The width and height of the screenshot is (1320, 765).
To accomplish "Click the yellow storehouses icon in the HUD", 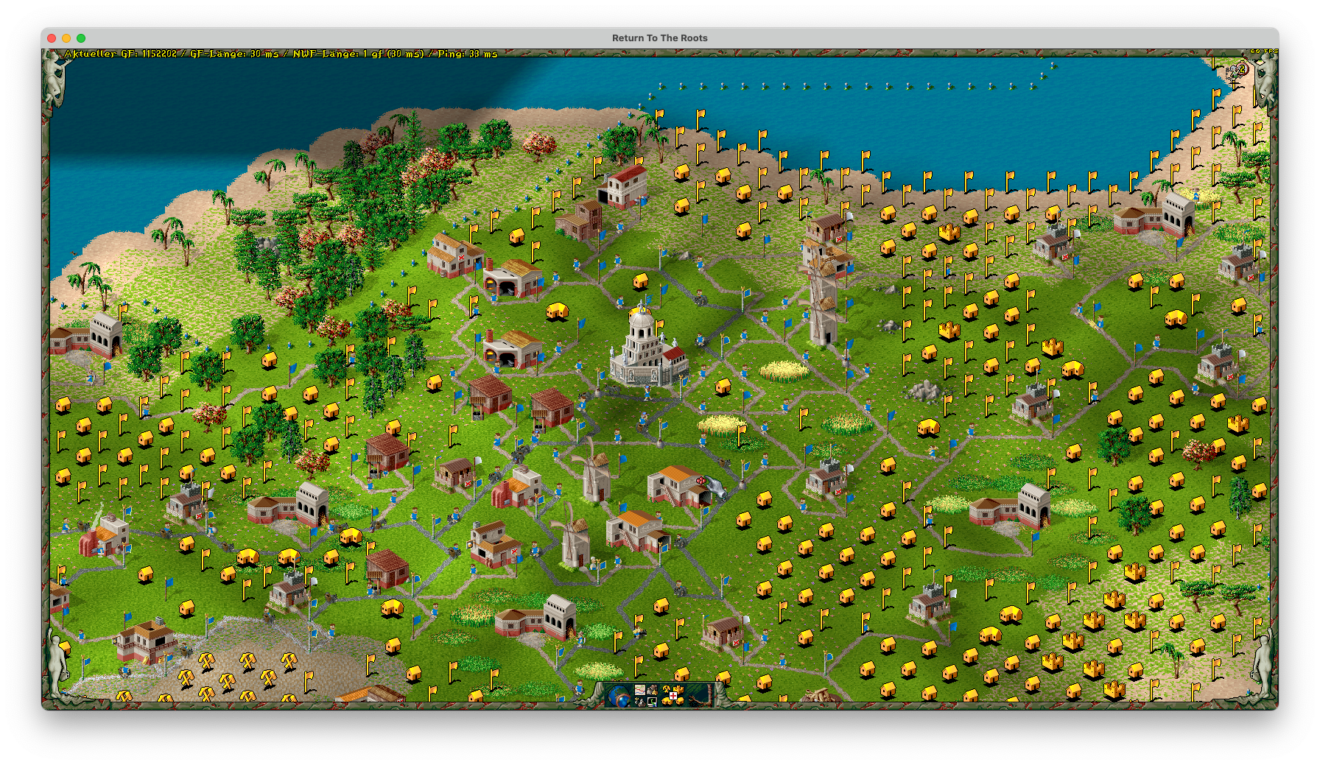I will click(666, 701).
